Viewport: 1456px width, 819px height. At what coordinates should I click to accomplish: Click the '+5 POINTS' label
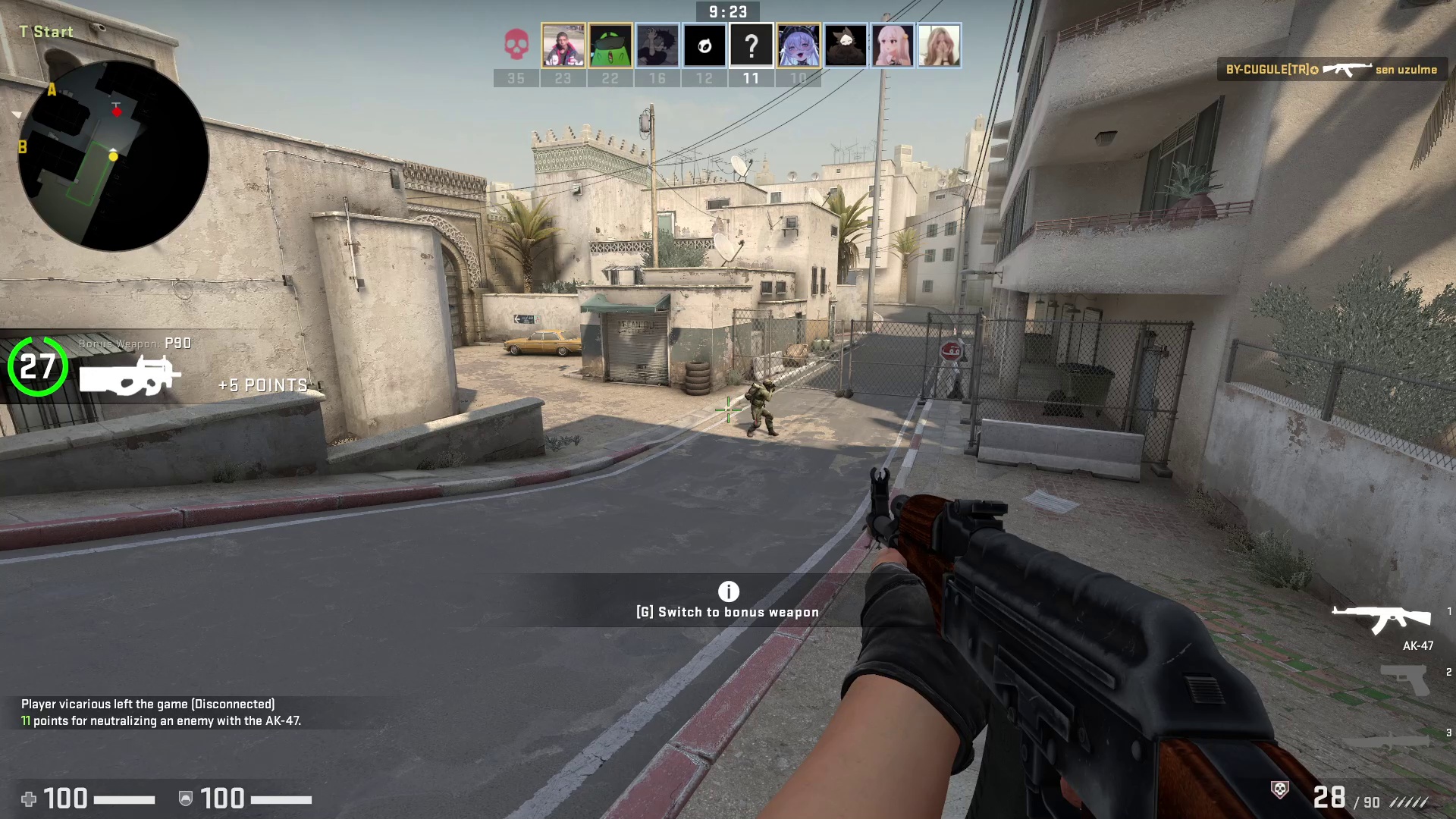coord(262,385)
